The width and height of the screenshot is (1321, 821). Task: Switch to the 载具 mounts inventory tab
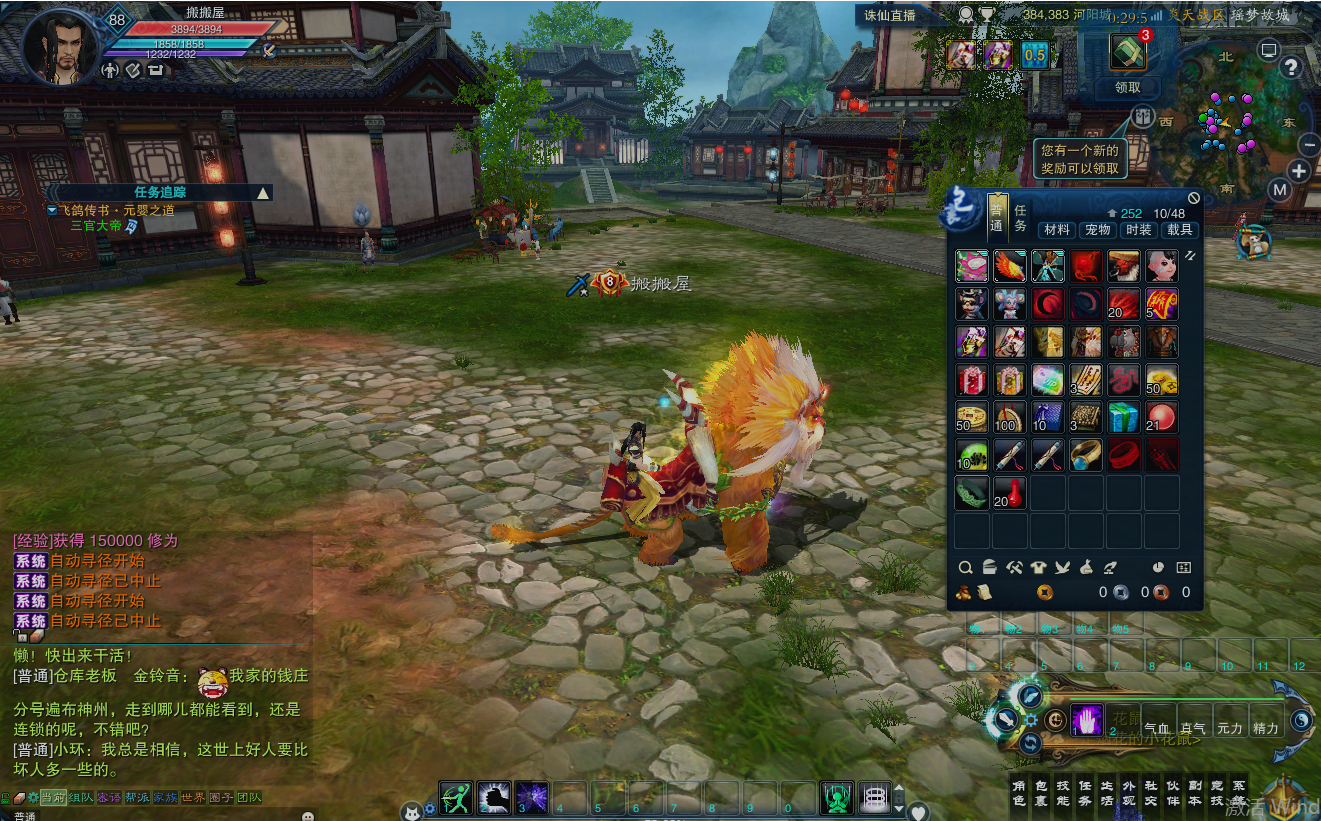coord(1179,229)
